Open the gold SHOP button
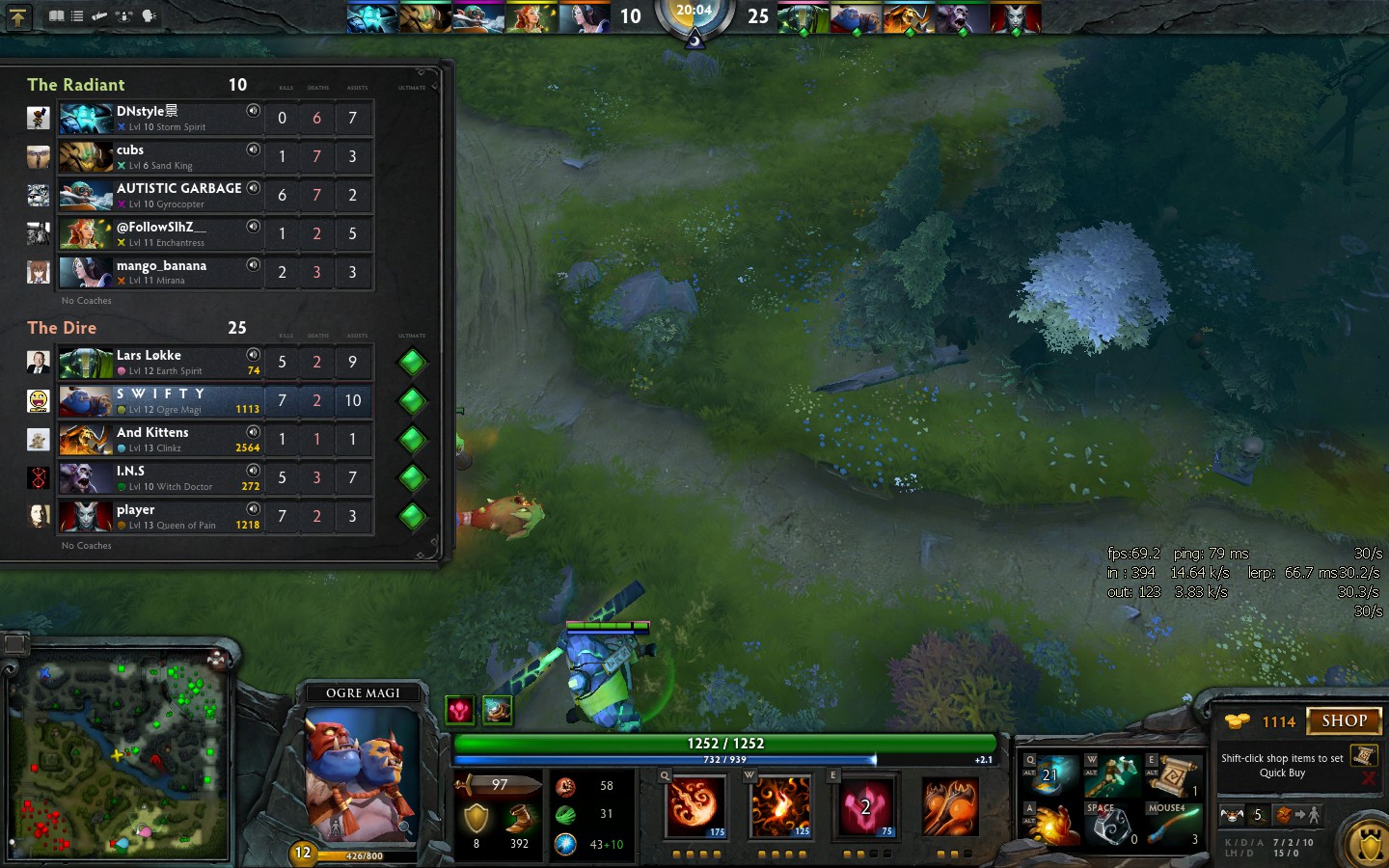 coord(1344,720)
